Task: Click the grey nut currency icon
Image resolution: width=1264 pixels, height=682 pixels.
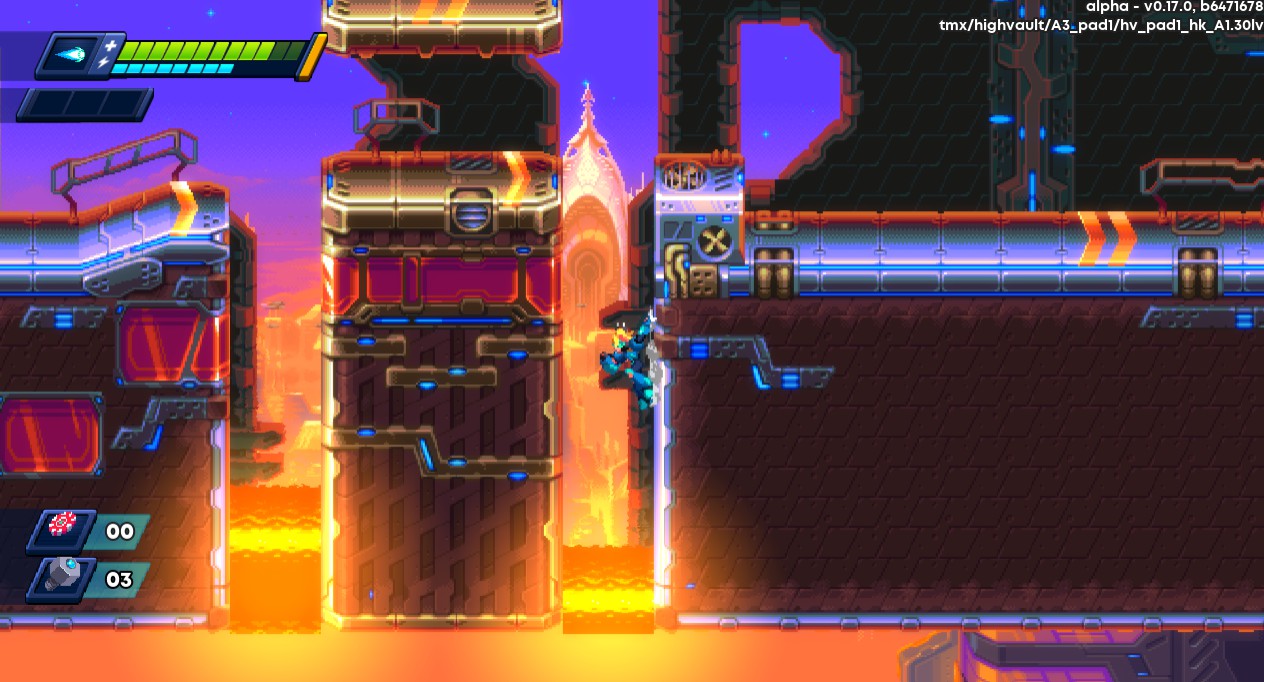Action: pyautogui.click(x=63, y=577)
